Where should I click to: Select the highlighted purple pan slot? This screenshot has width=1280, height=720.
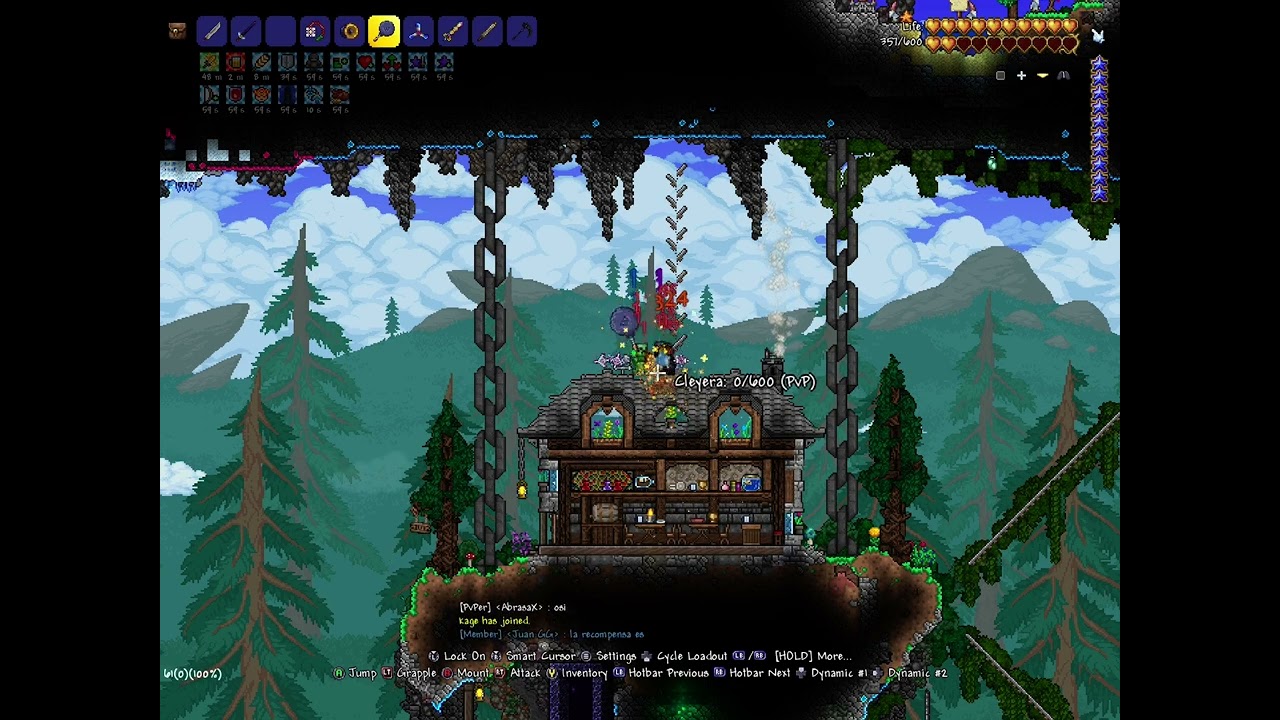(x=384, y=32)
